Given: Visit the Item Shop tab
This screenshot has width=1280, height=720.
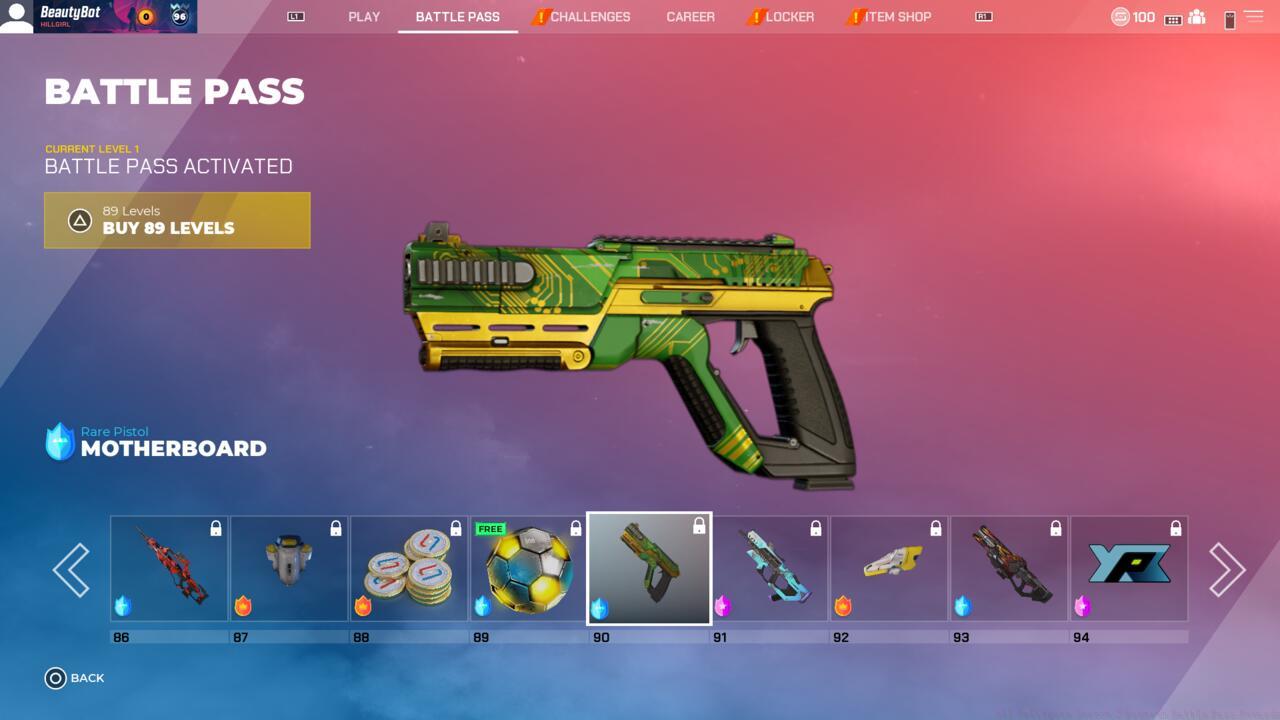Looking at the screenshot, I should click(x=897, y=17).
